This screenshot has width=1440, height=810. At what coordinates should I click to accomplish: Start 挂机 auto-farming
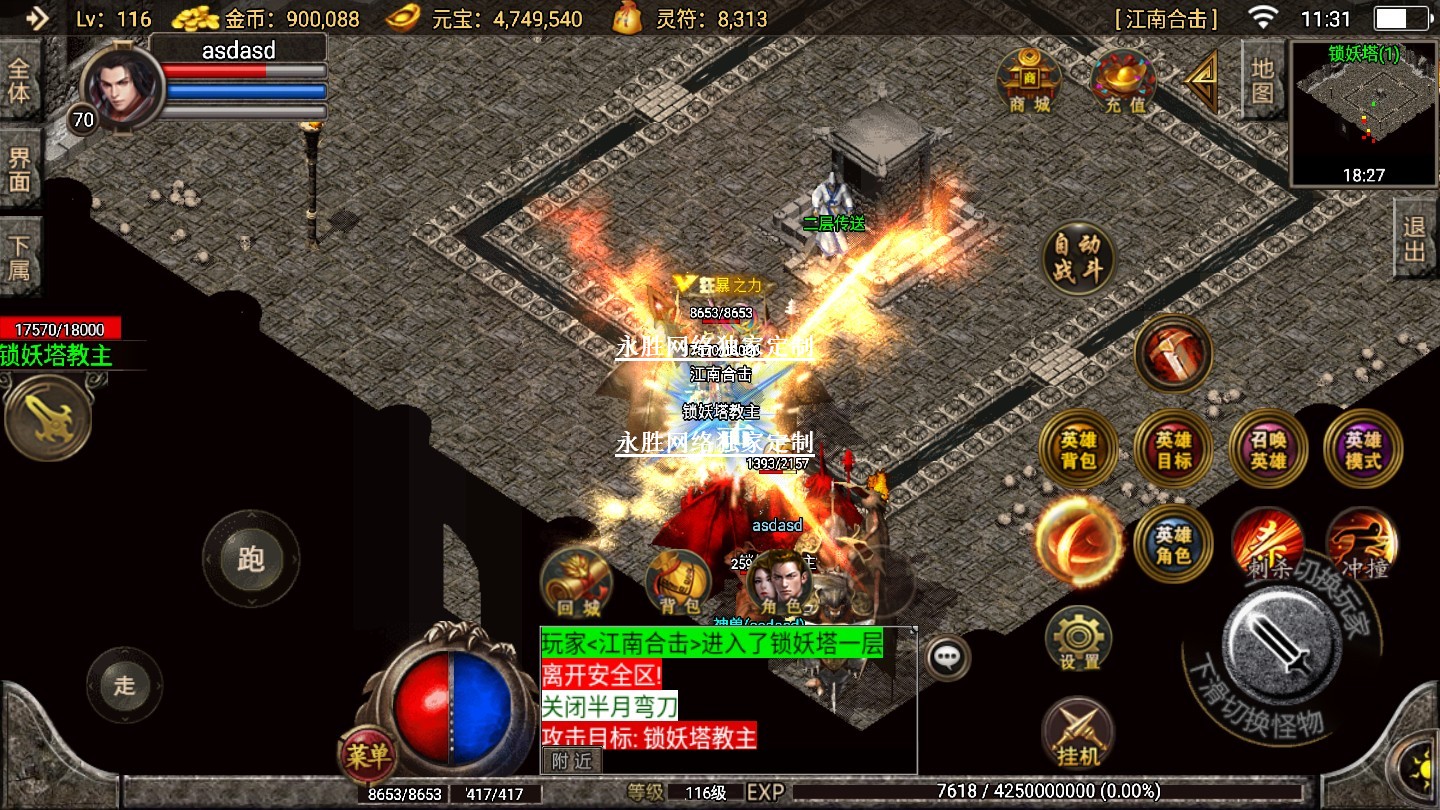[x=1078, y=732]
